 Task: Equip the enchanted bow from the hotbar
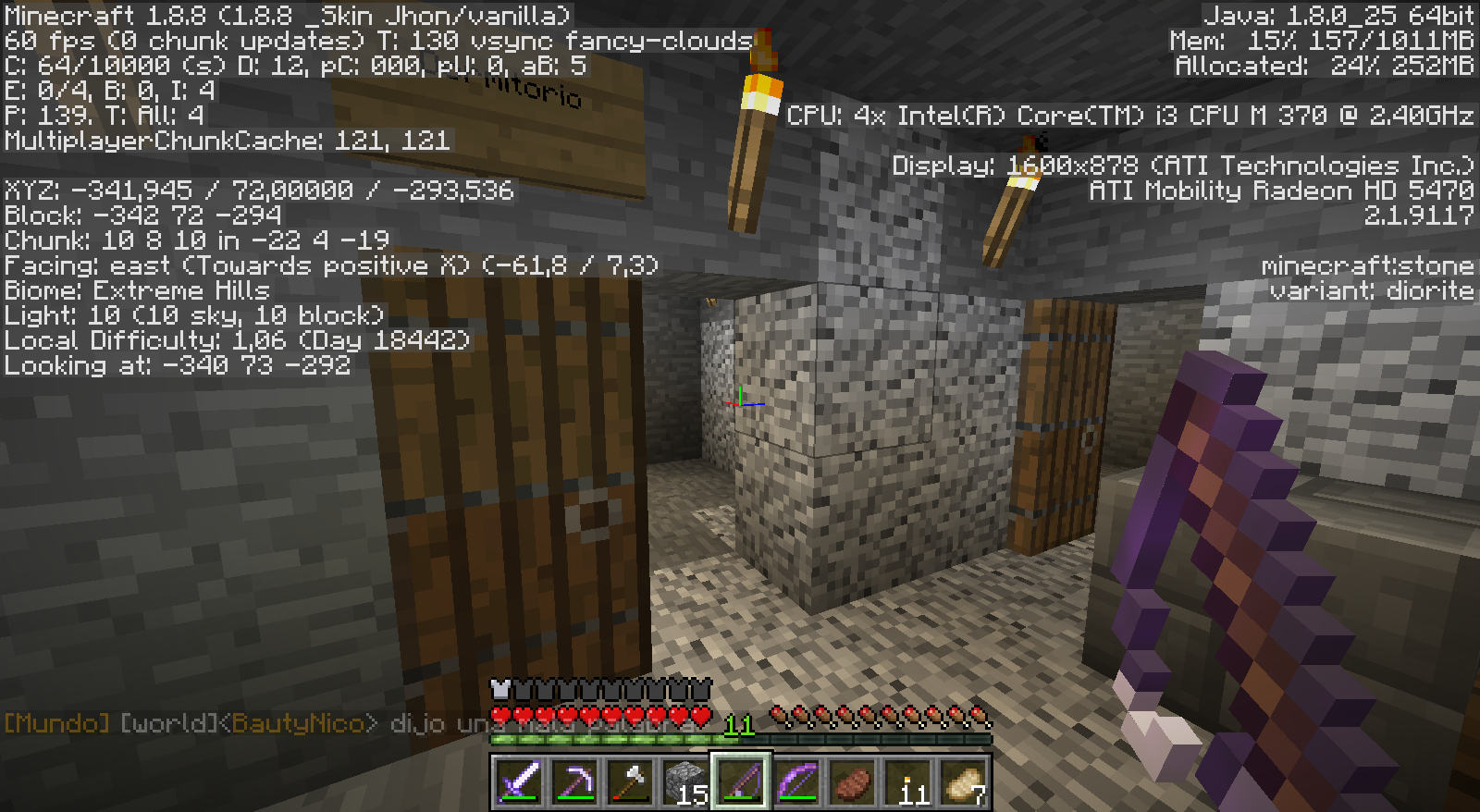pos(796,782)
